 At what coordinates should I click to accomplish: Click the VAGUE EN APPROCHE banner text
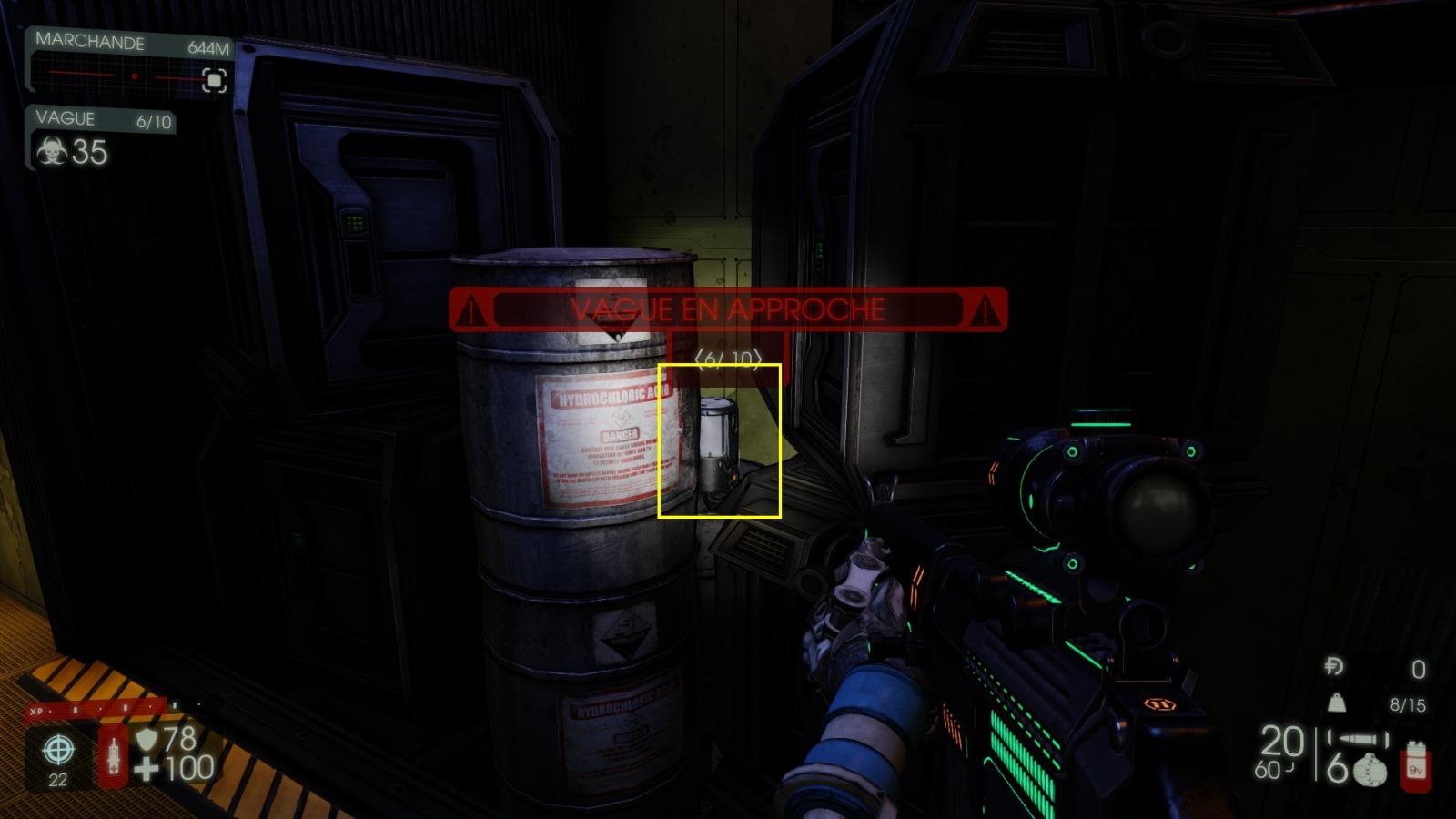727,308
